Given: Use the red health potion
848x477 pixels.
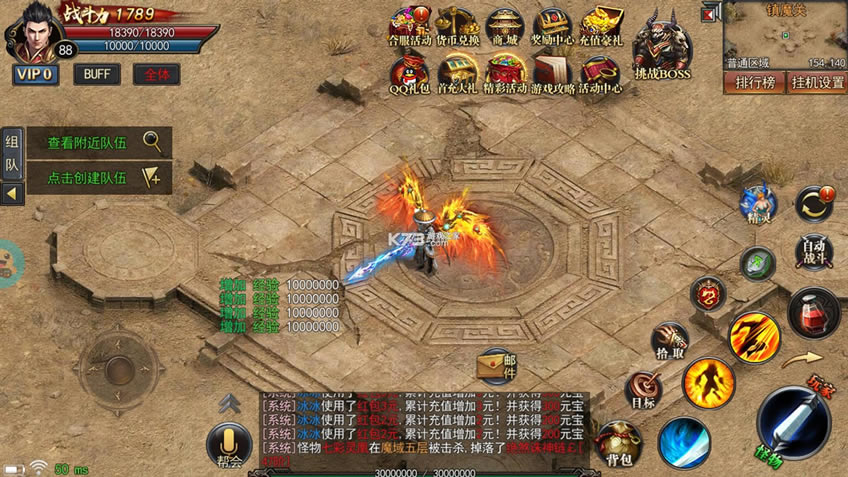Looking at the screenshot, I should point(814,312).
